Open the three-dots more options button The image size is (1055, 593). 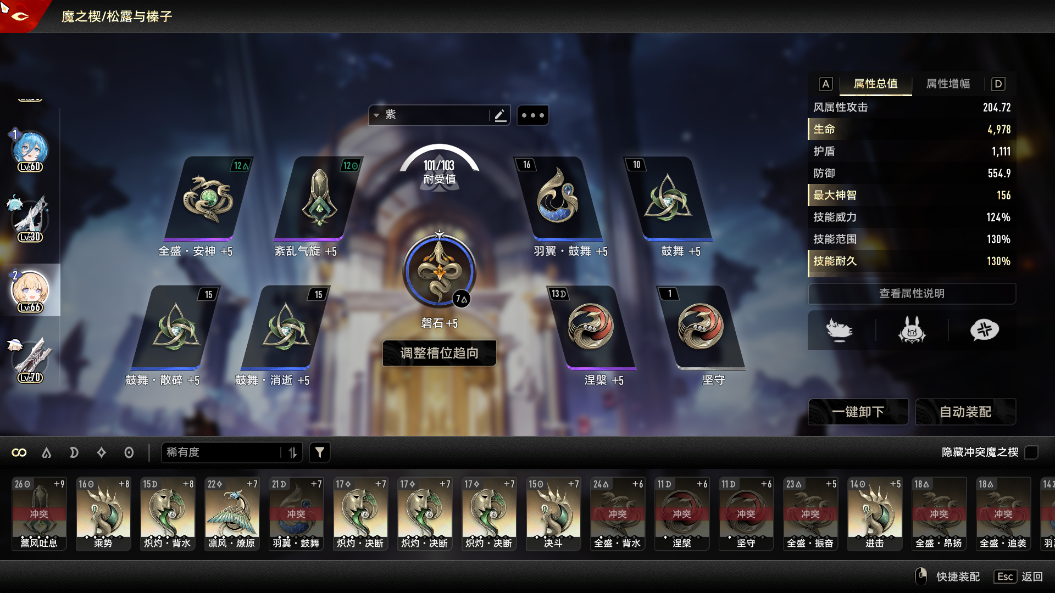[532, 115]
